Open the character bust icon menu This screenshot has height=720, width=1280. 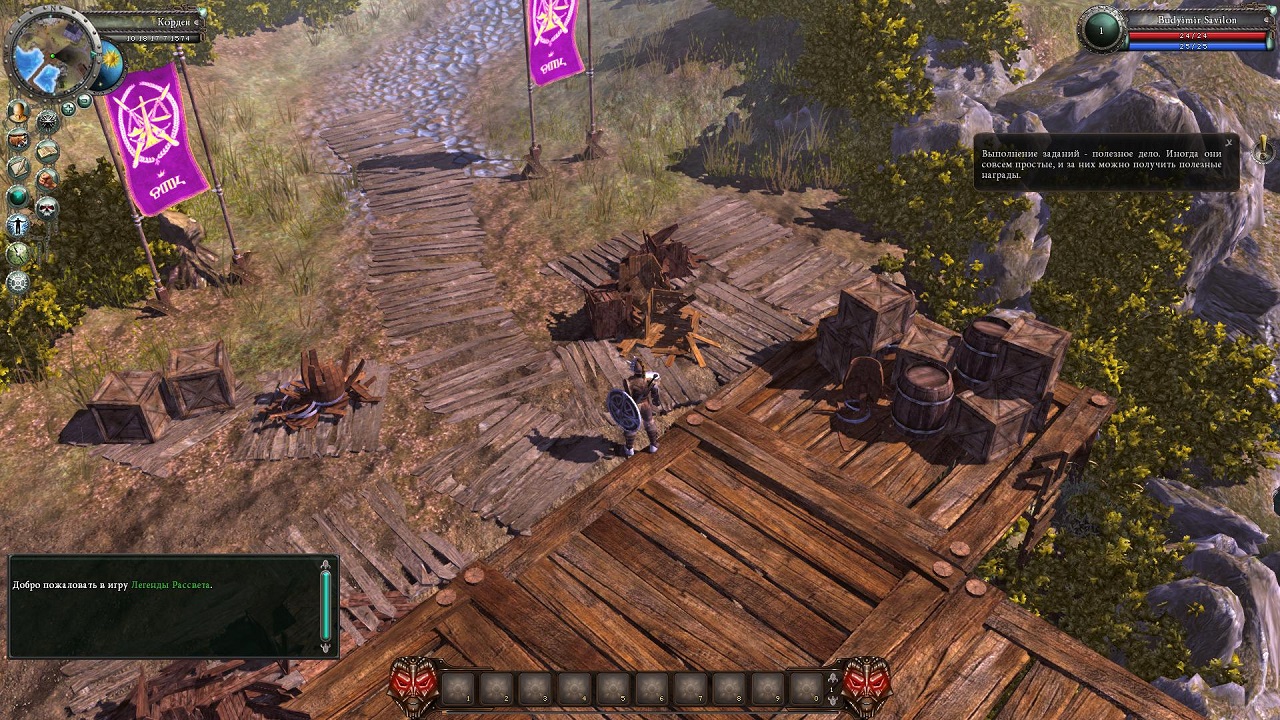[x=18, y=111]
